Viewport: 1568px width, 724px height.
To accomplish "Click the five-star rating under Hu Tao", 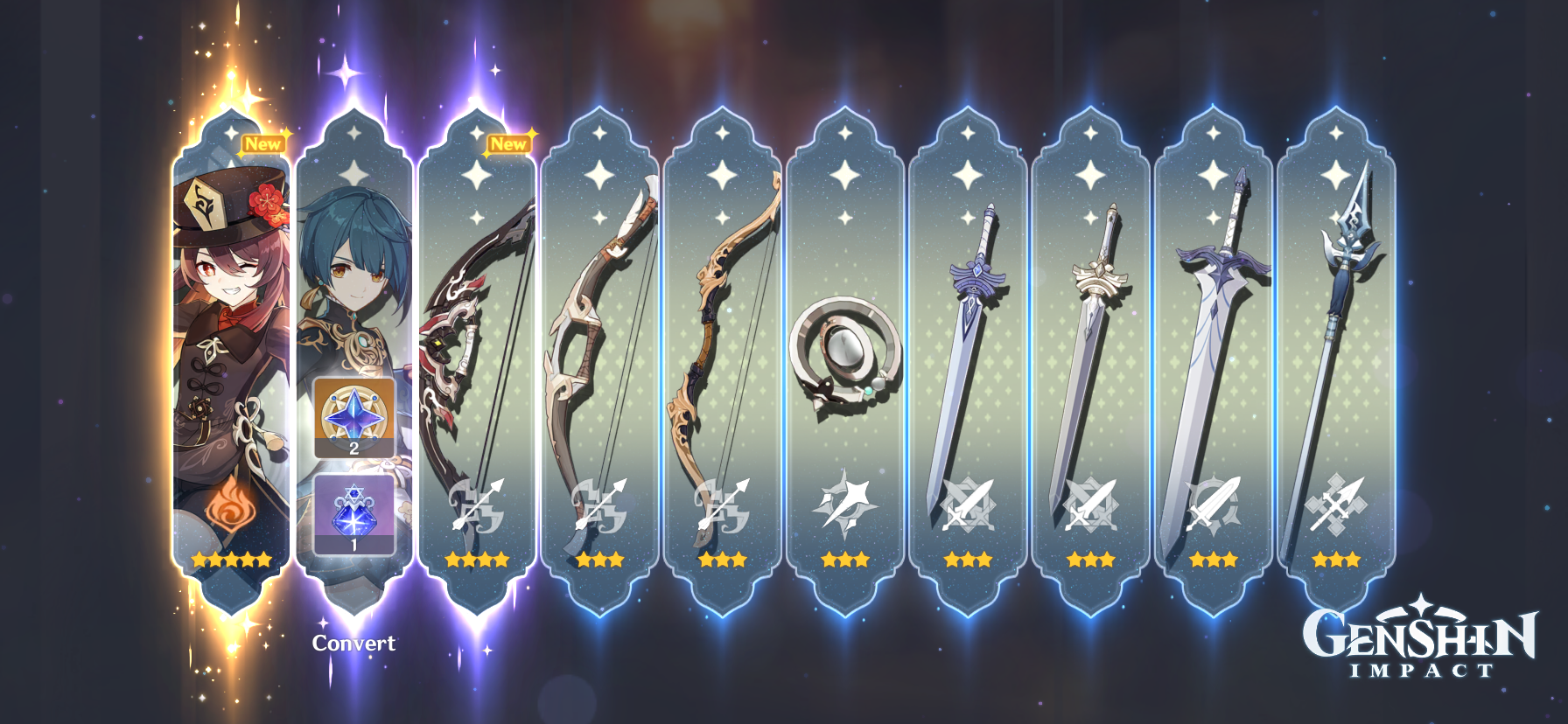I will (x=229, y=559).
